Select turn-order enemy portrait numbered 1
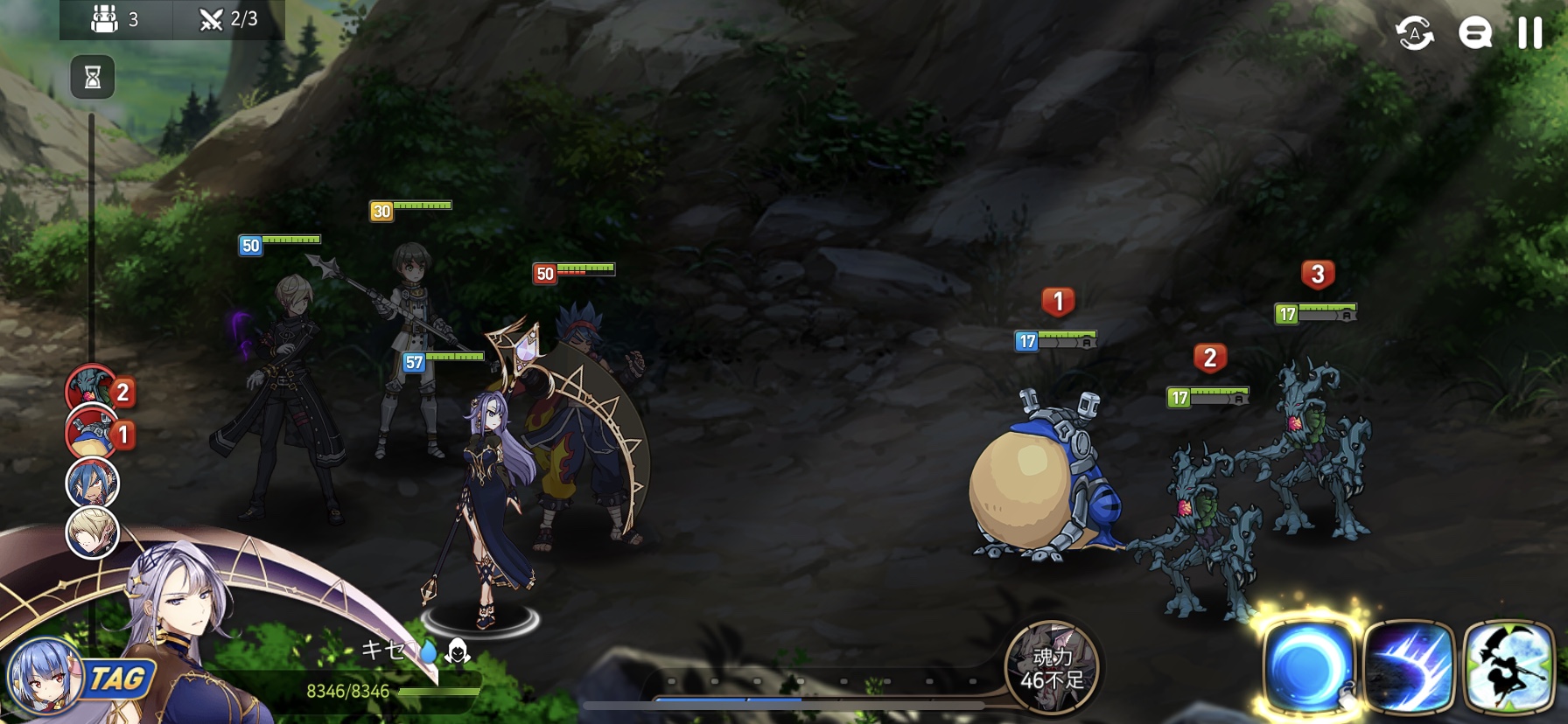This screenshot has width=1568, height=724. pos(92,434)
